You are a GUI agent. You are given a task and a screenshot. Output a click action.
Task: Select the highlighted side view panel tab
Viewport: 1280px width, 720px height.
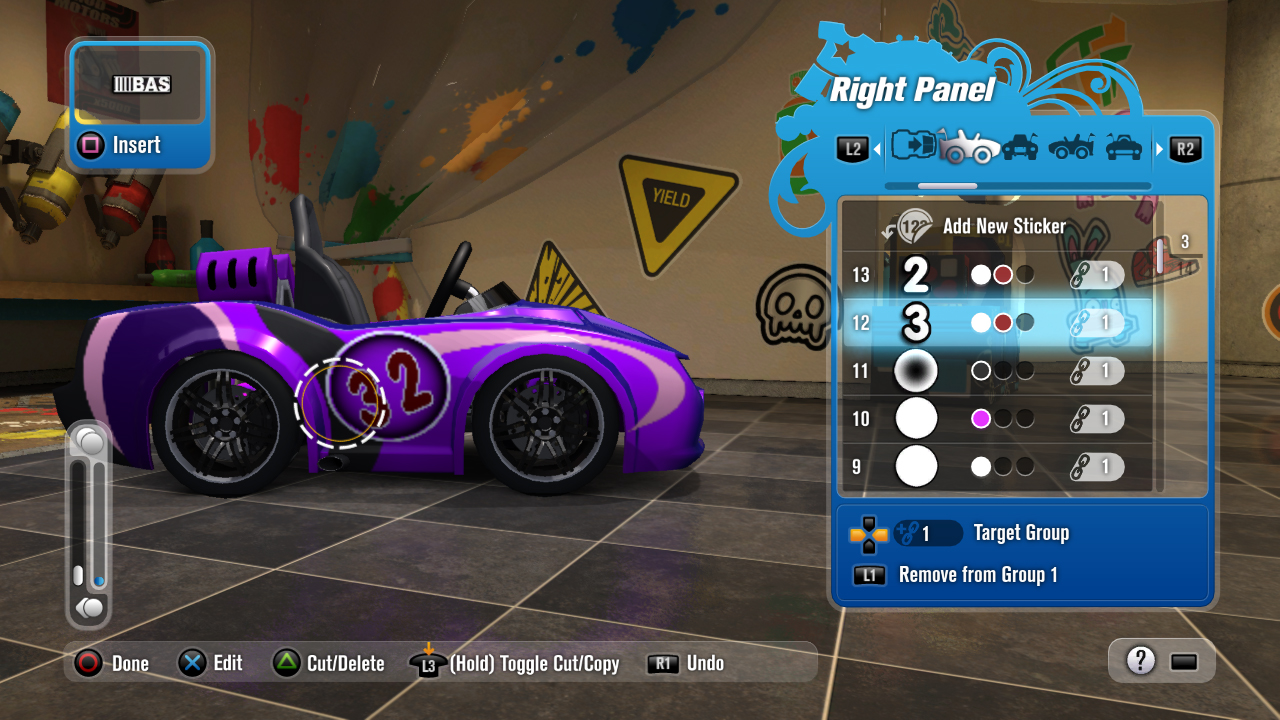[968, 148]
